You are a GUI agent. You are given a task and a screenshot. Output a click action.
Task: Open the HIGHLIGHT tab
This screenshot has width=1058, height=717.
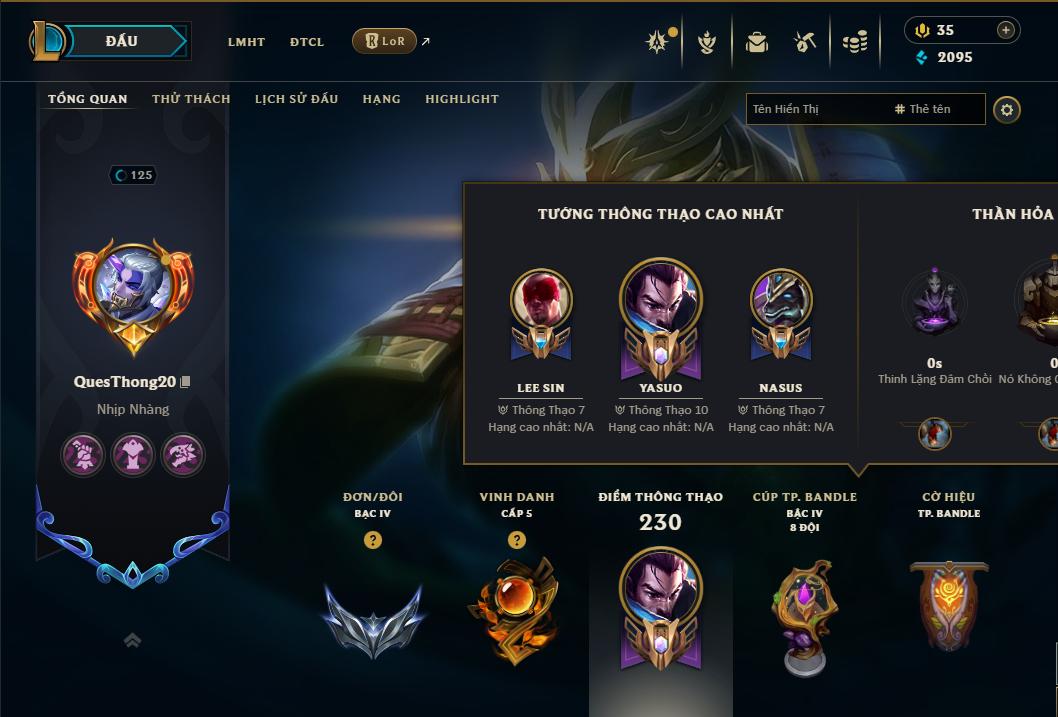(461, 99)
